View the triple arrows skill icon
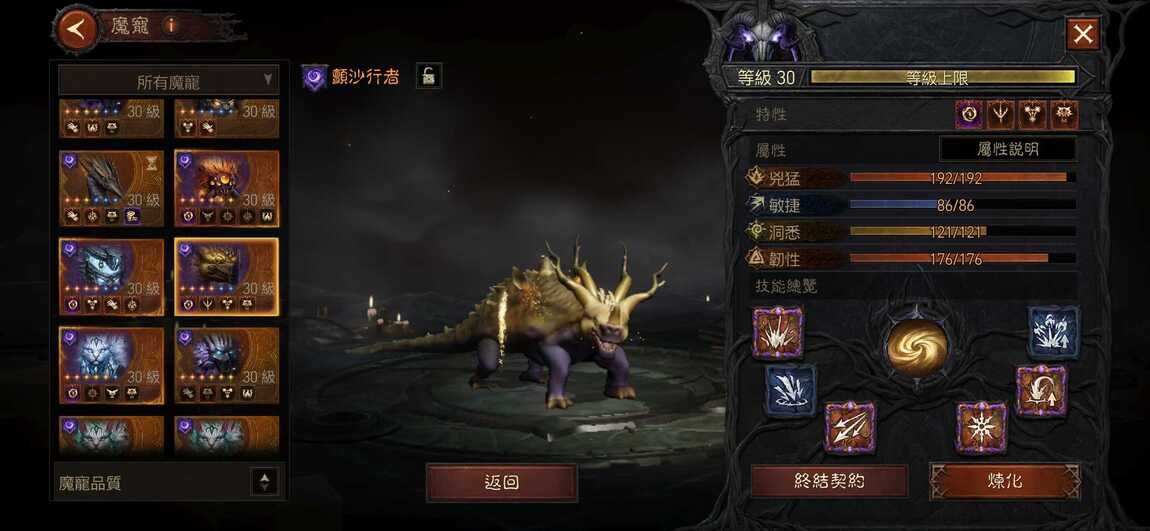The height and width of the screenshot is (531, 1150). point(850,427)
